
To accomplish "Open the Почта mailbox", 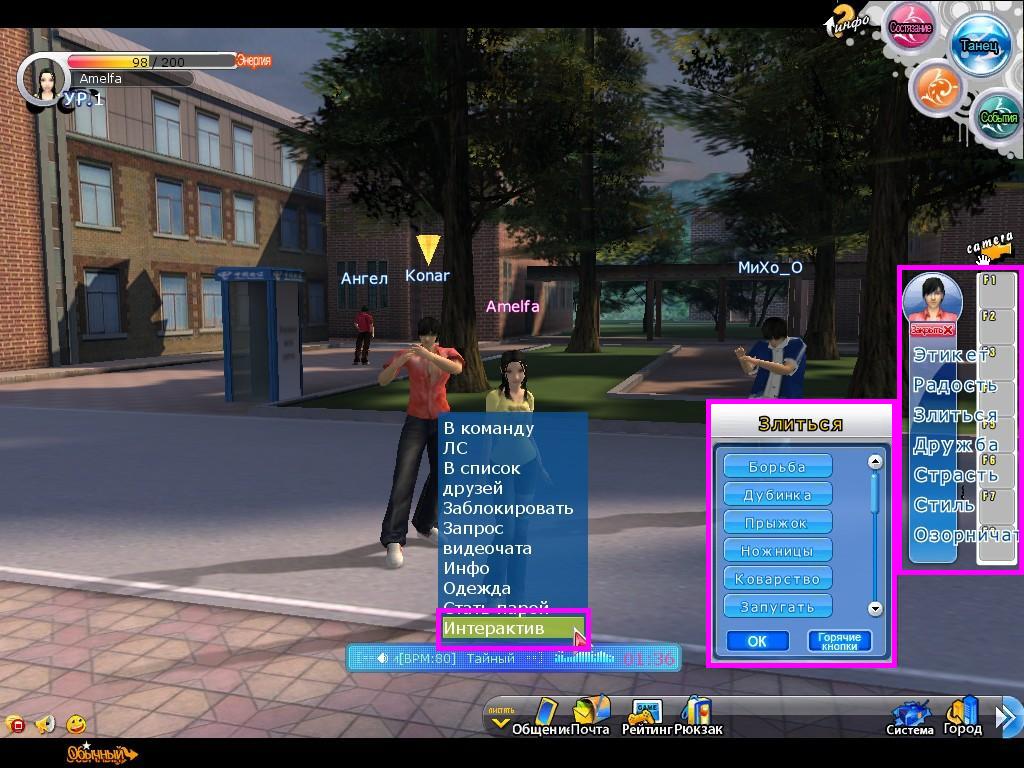I will tap(590, 716).
